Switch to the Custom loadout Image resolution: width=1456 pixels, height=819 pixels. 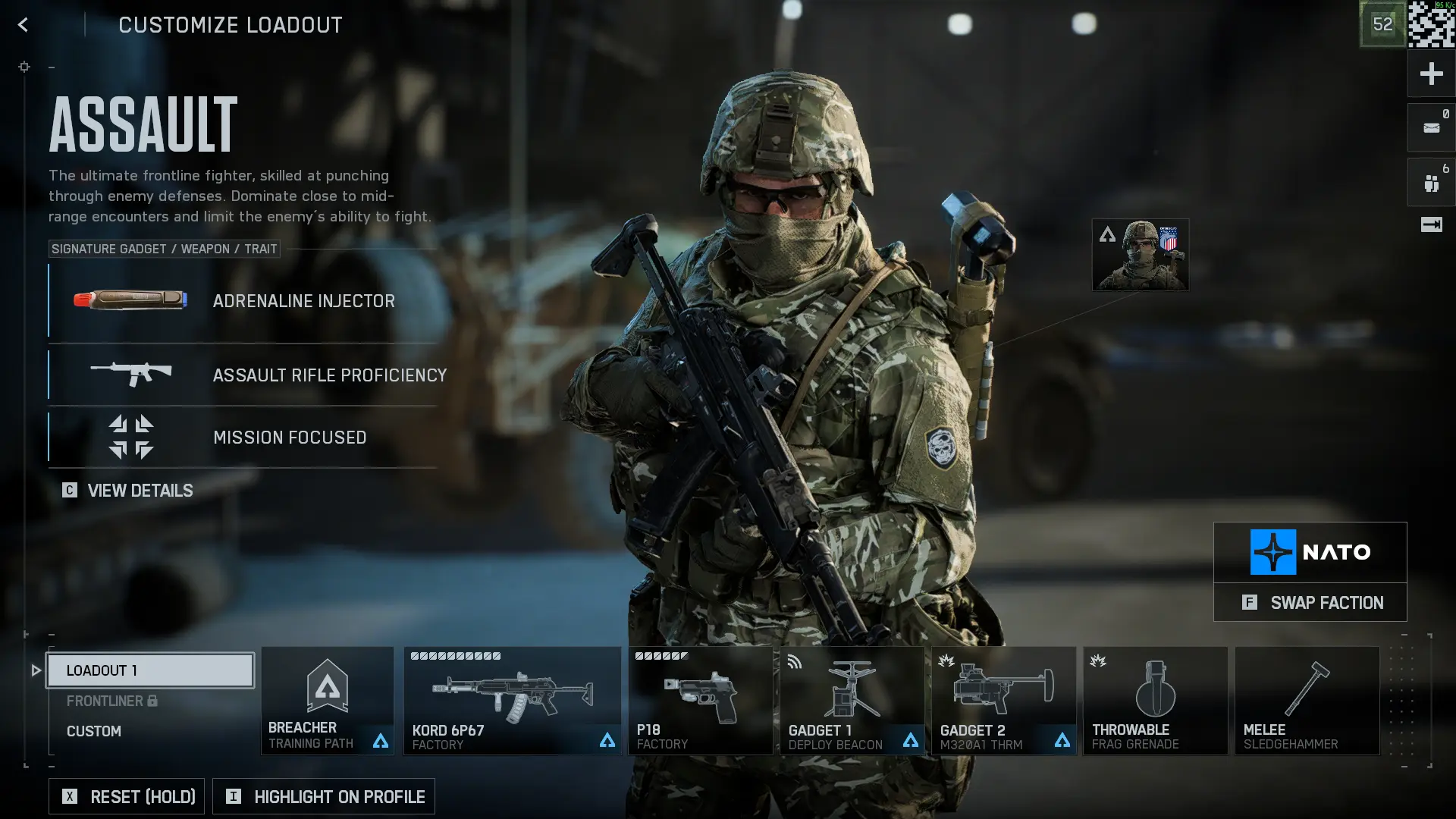[x=94, y=731]
